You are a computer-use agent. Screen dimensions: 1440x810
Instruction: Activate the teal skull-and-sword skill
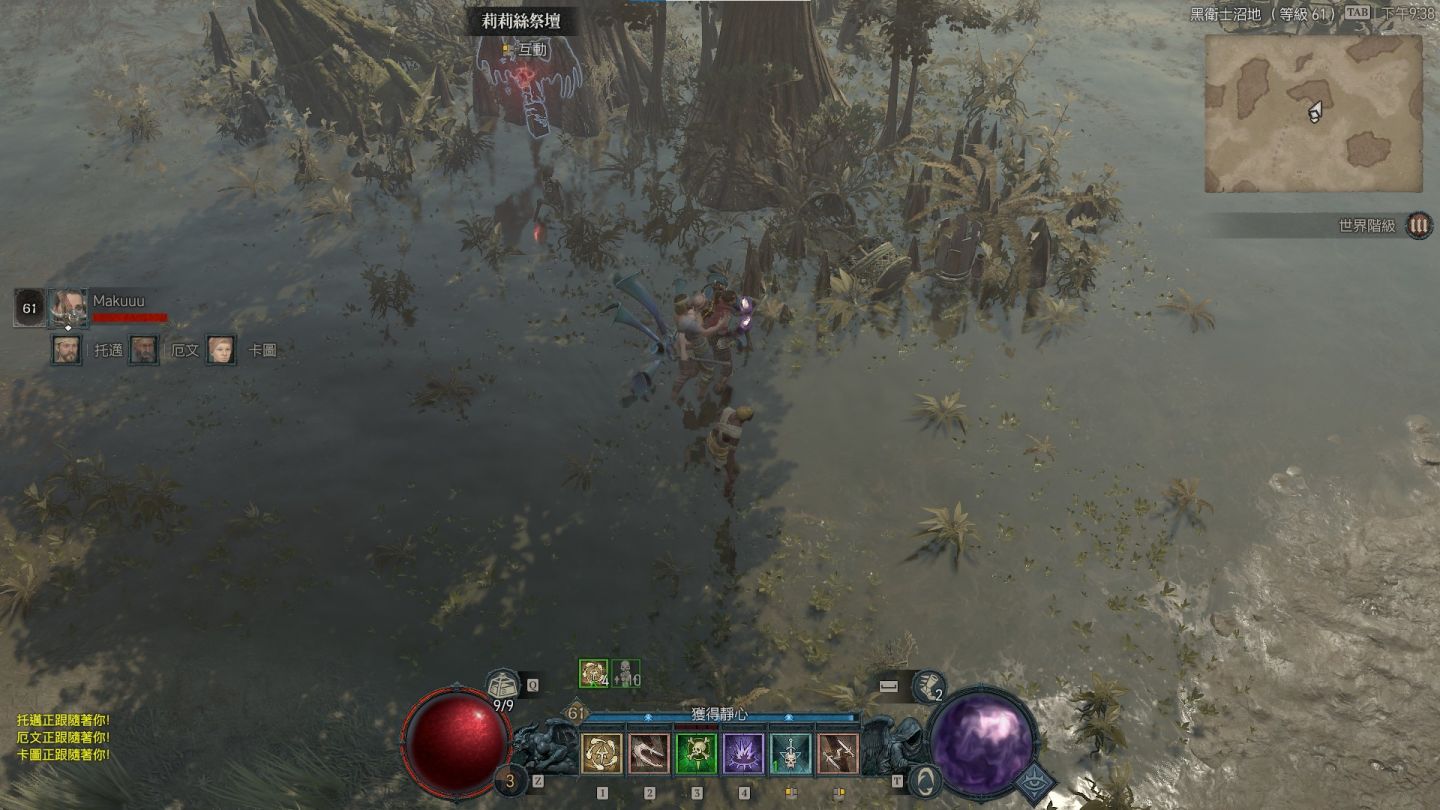791,754
